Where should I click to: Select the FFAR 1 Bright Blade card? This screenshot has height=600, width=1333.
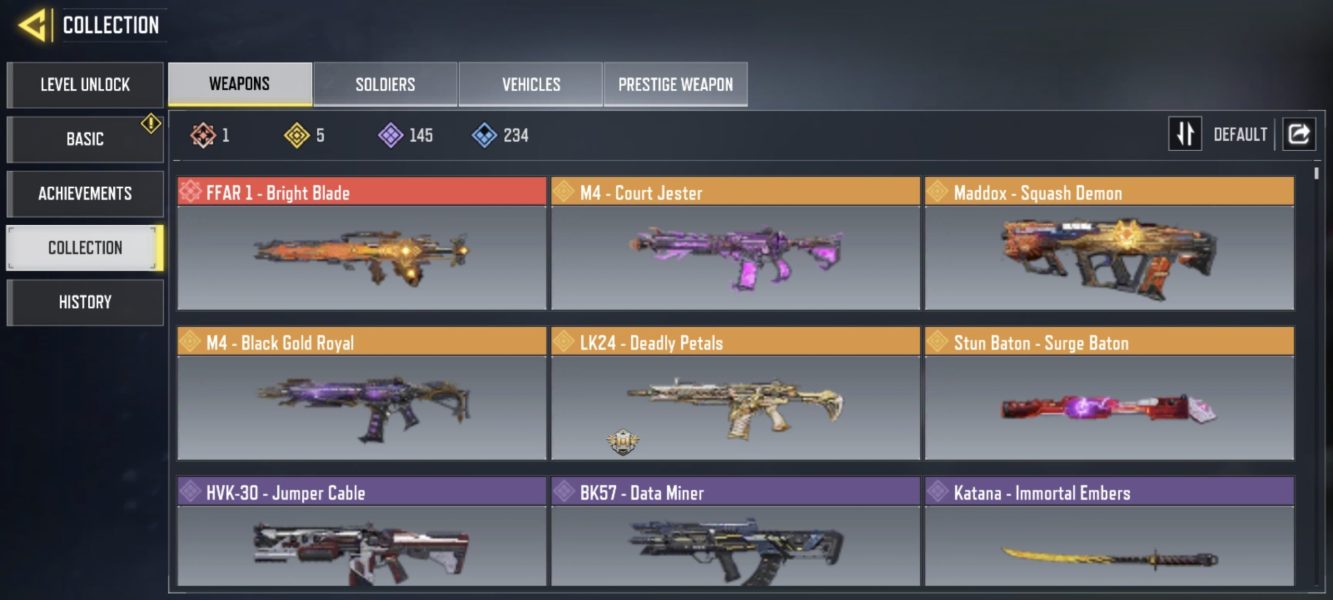click(362, 245)
